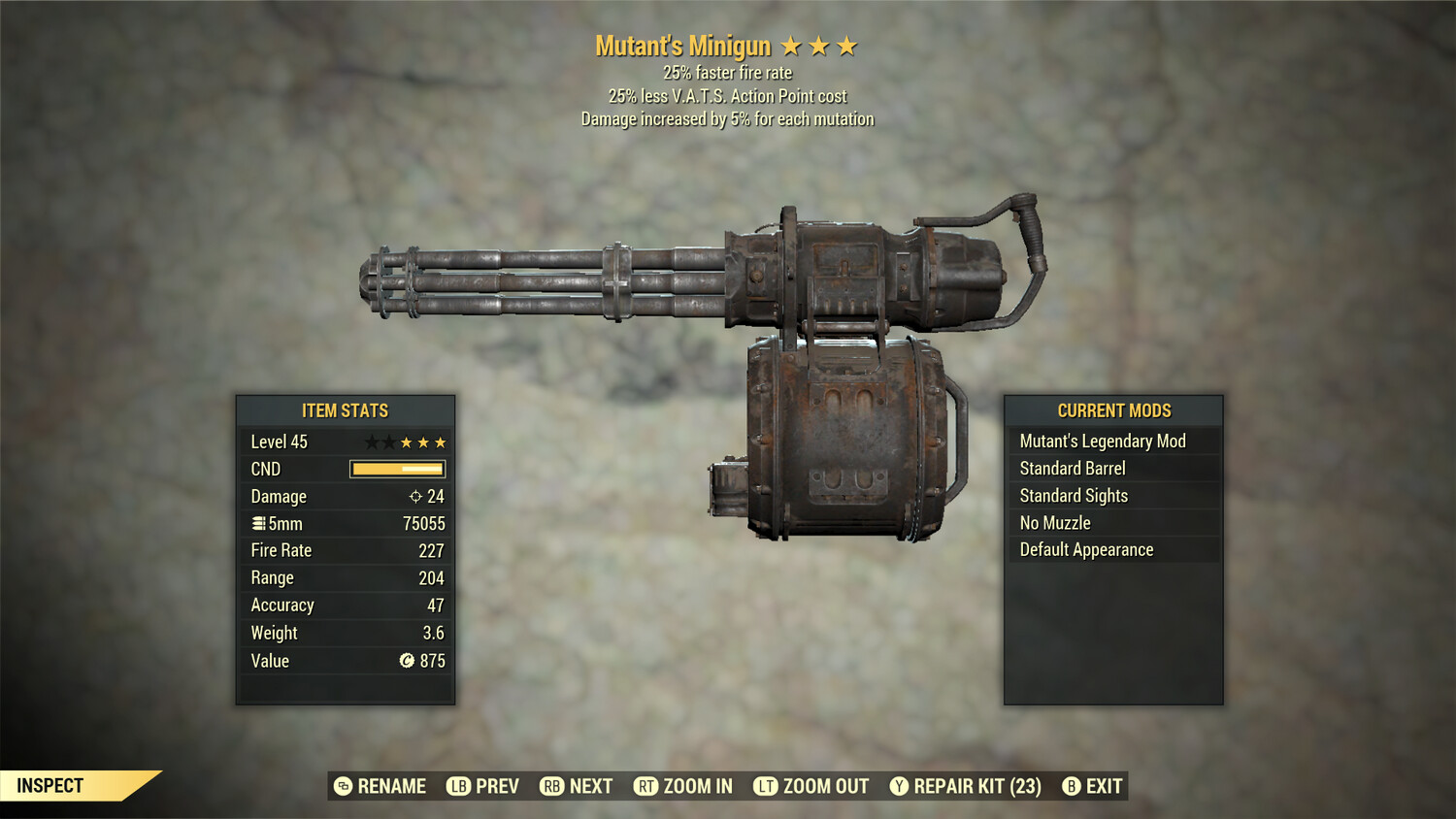This screenshot has height=819, width=1456.
Task: Toggle the first legendary star on the Level row
Action: pyautogui.click(x=373, y=441)
